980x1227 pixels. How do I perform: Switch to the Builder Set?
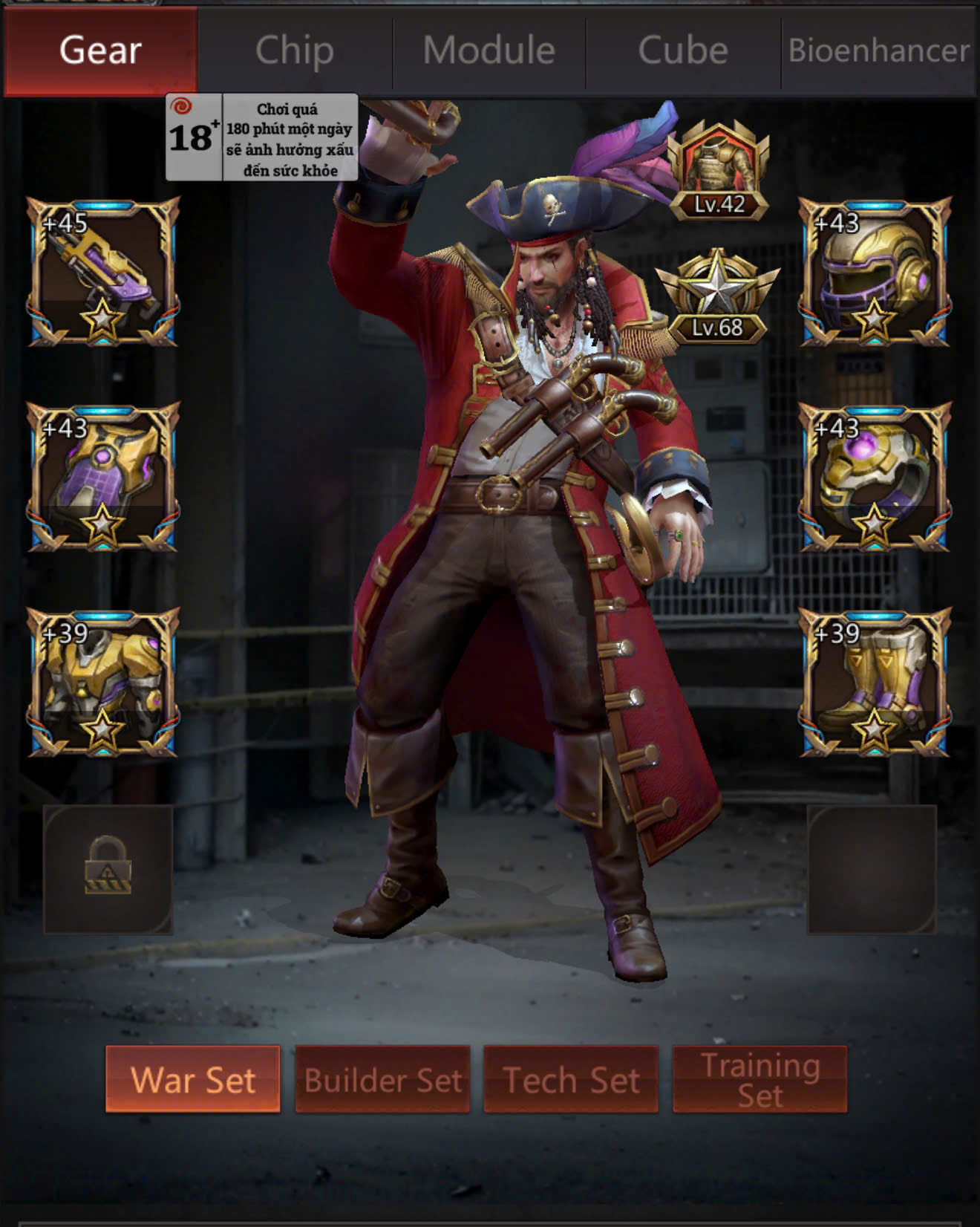click(x=382, y=1079)
